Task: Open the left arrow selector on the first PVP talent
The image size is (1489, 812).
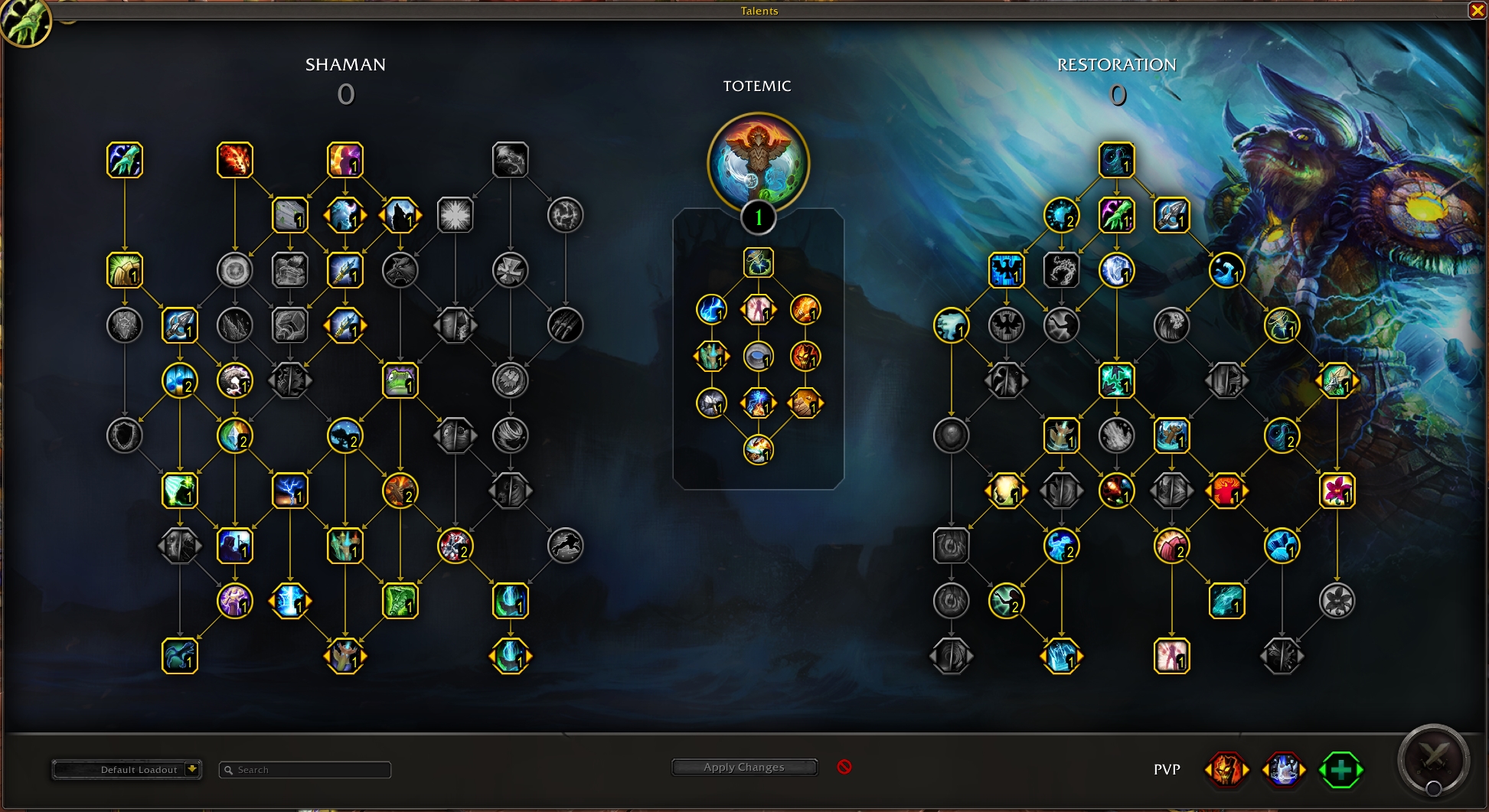Action: pos(1208,769)
